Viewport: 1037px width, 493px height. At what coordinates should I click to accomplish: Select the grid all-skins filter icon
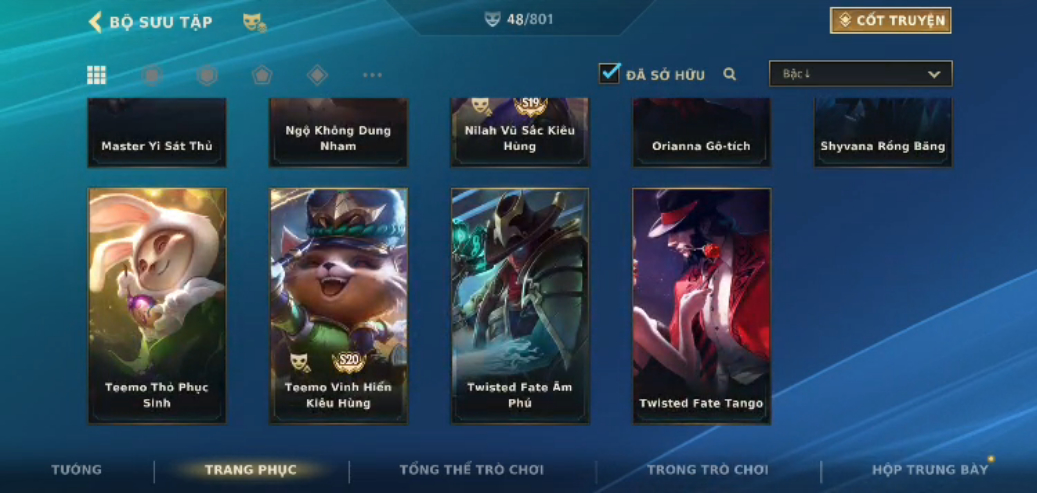[x=97, y=75]
